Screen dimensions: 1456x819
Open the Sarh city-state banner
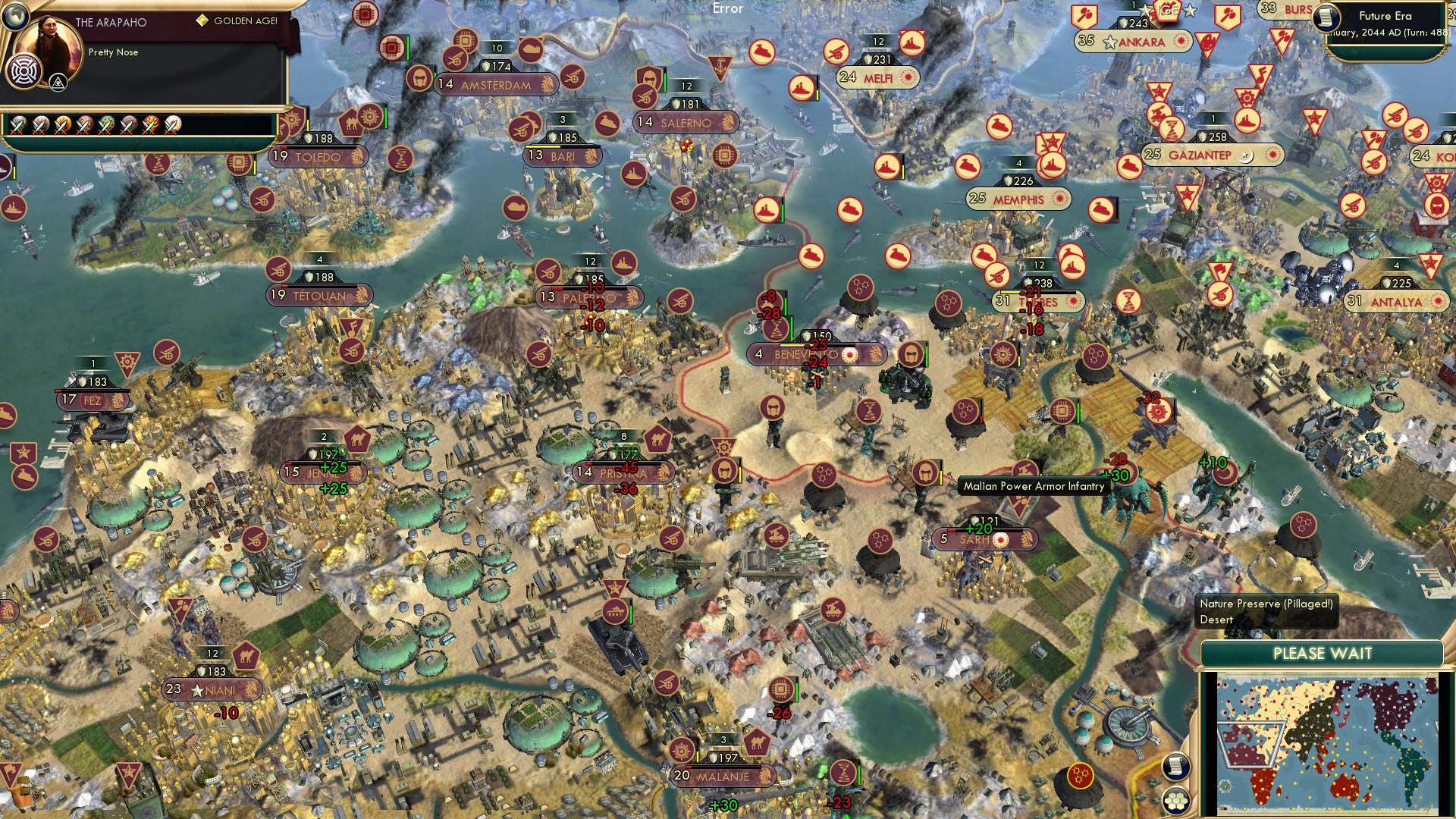(x=986, y=540)
